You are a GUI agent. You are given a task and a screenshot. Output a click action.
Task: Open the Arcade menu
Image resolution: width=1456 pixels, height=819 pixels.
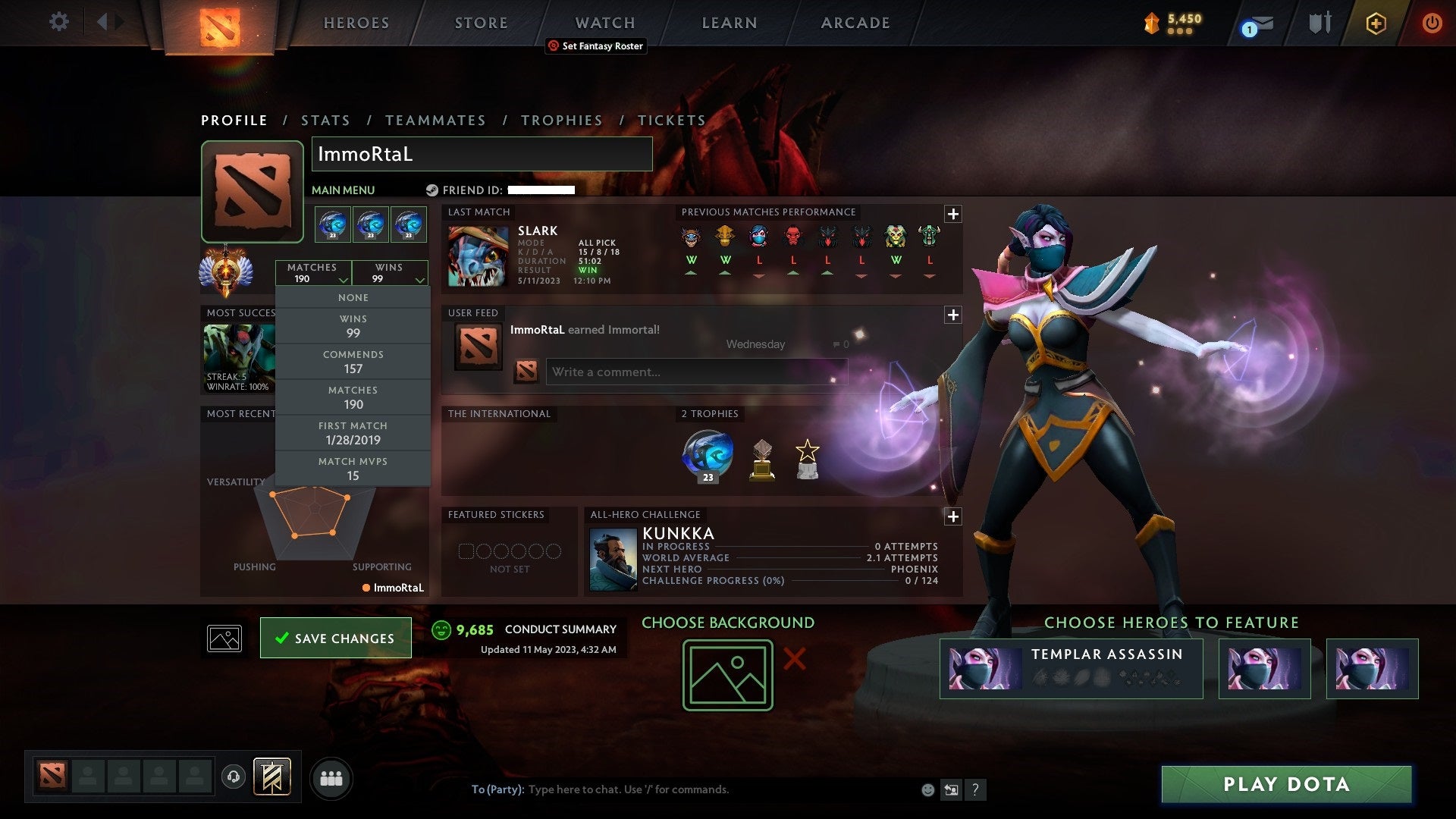(854, 22)
